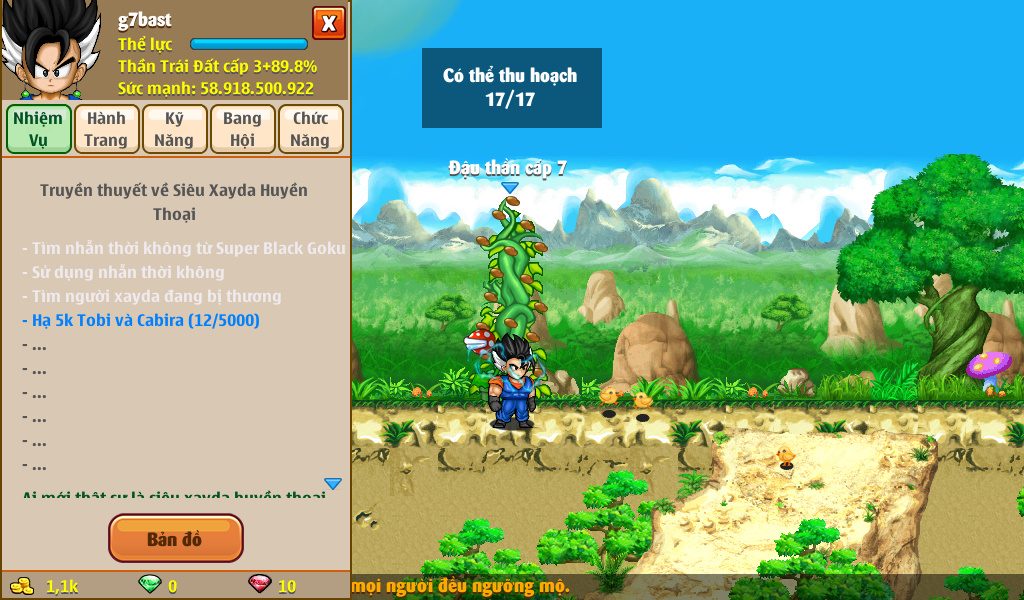This screenshot has height=600, width=1024.
Task: Switch to the Nhiệm Vụ tab
Action: (x=38, y=129)
